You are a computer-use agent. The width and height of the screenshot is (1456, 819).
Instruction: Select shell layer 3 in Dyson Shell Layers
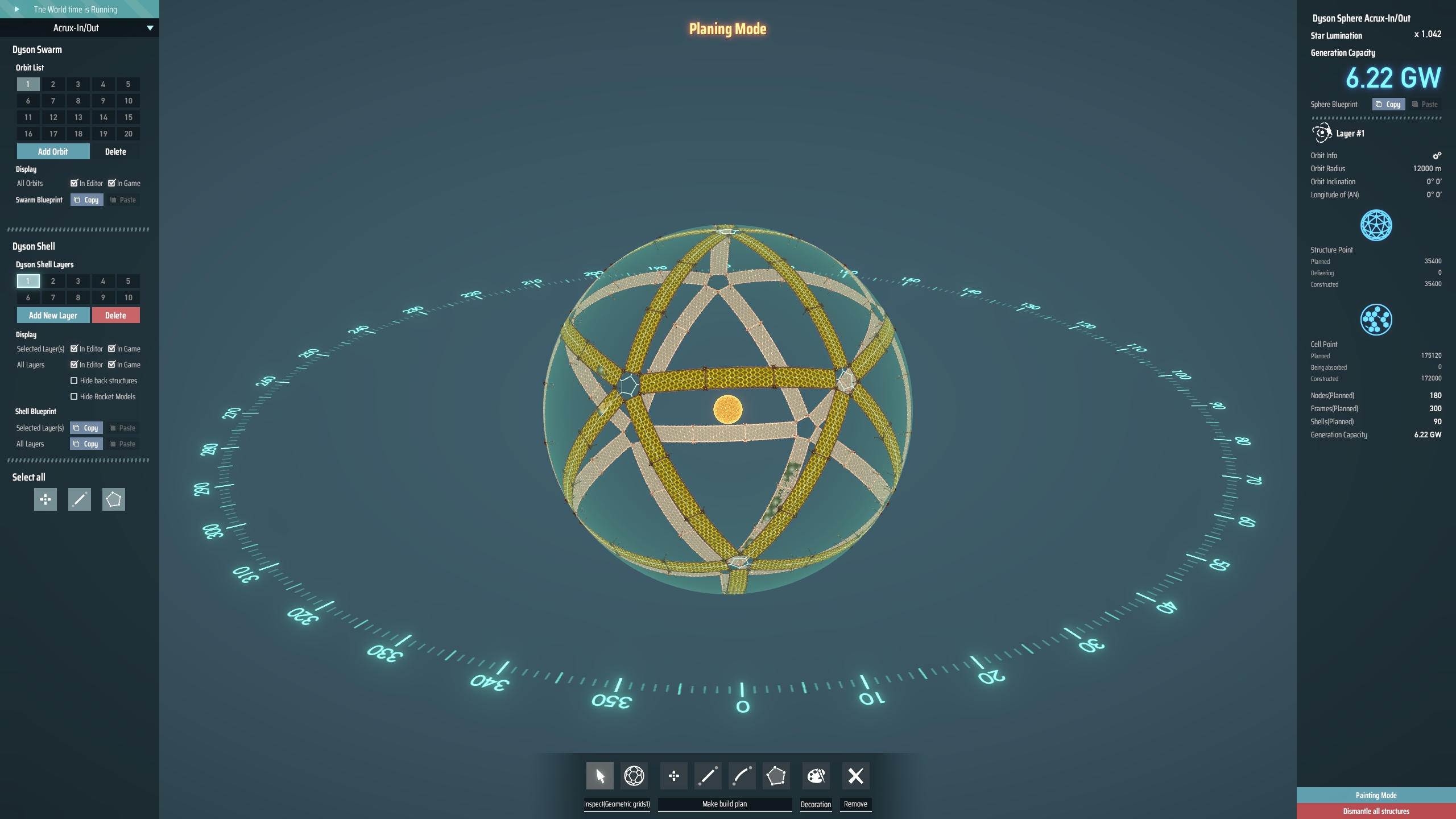point(78,281)
